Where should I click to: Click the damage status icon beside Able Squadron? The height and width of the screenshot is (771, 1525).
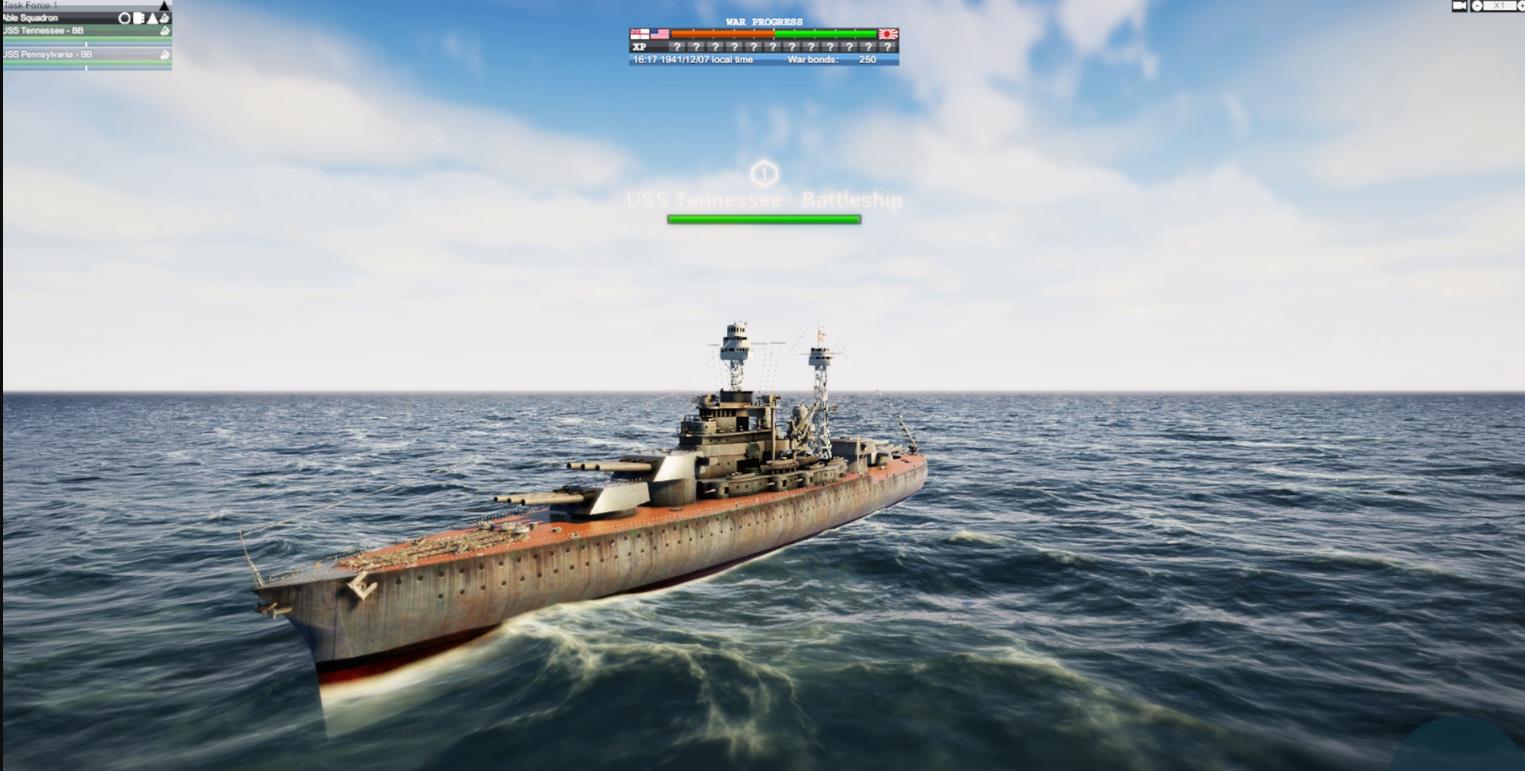click(x=165, y=18)
